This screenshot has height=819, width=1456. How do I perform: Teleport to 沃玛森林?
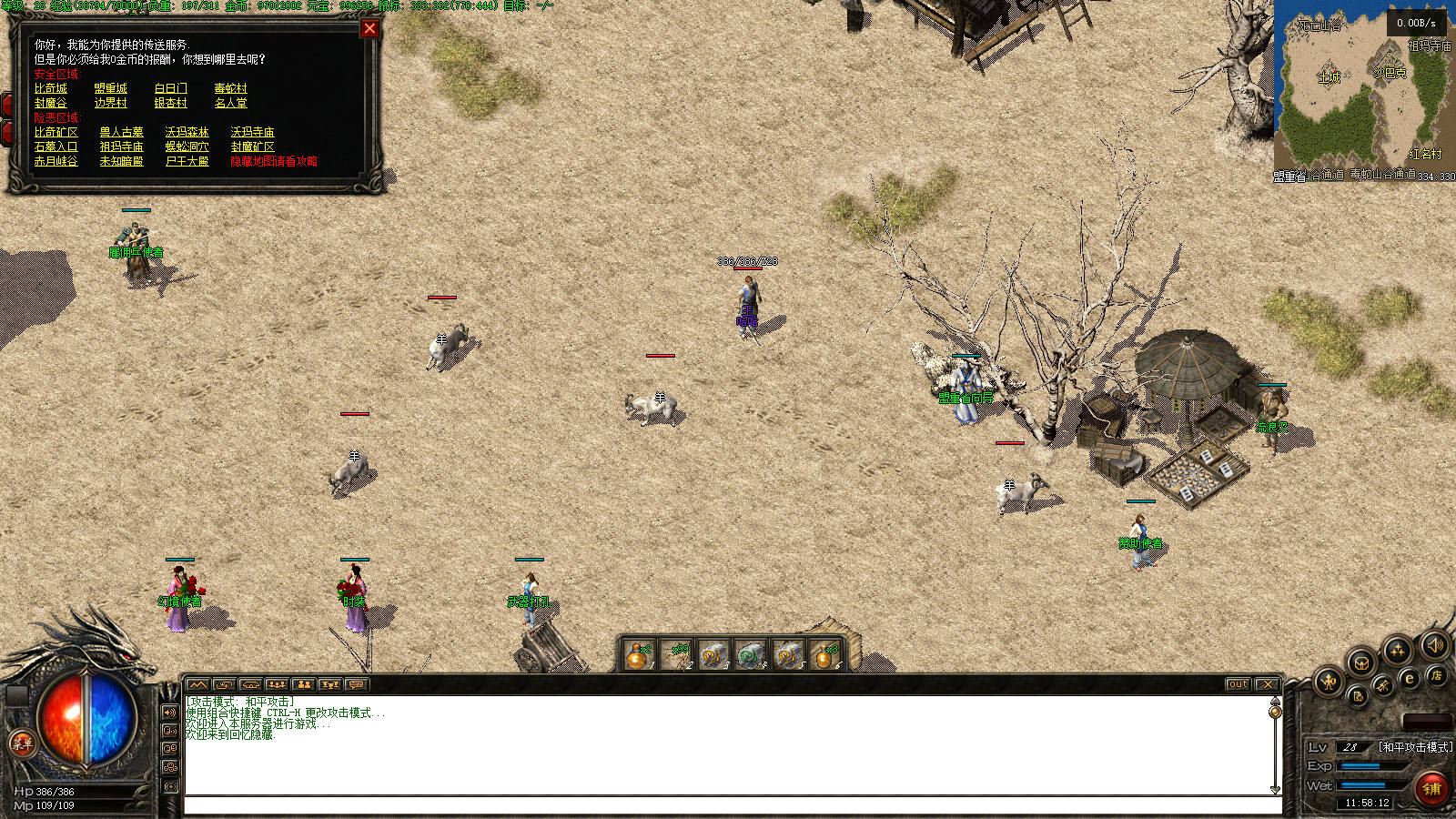(187, 132)
